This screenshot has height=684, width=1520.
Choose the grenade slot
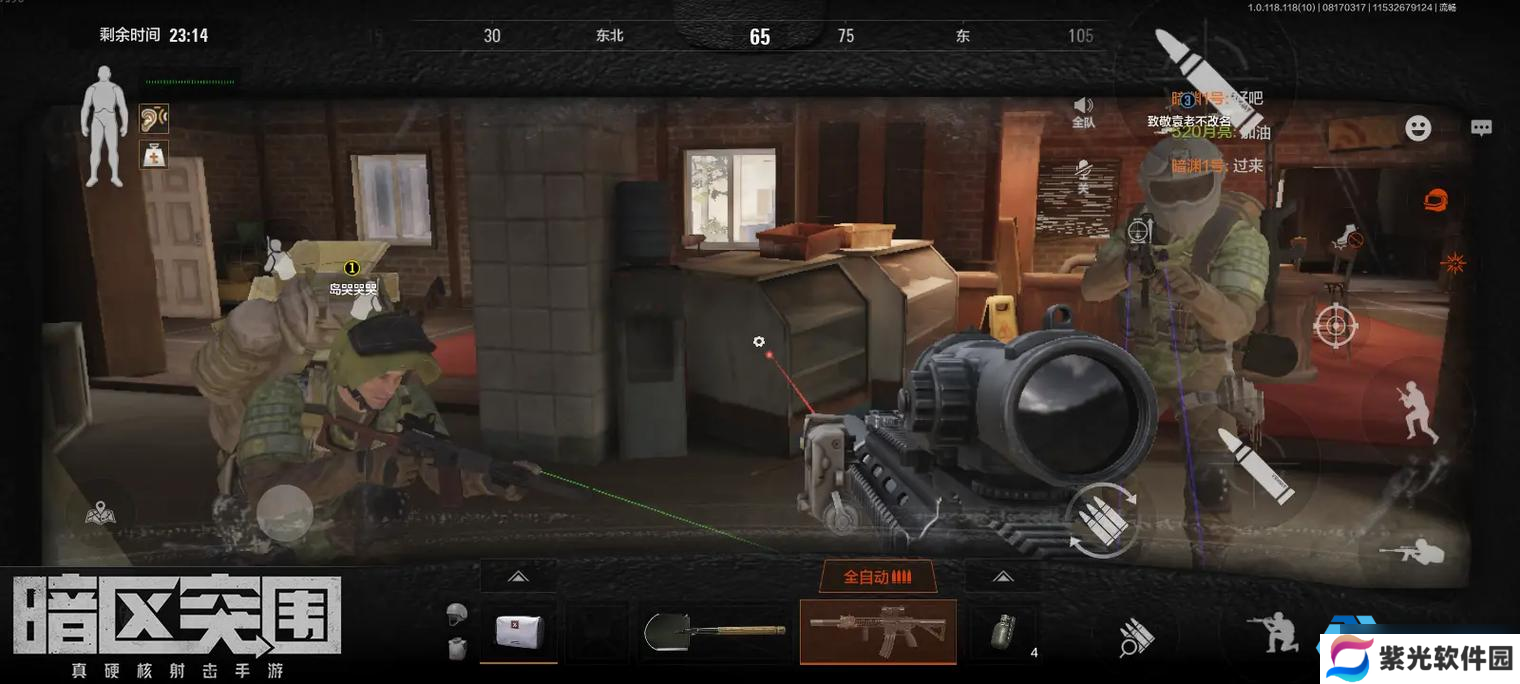(1002, 632)
